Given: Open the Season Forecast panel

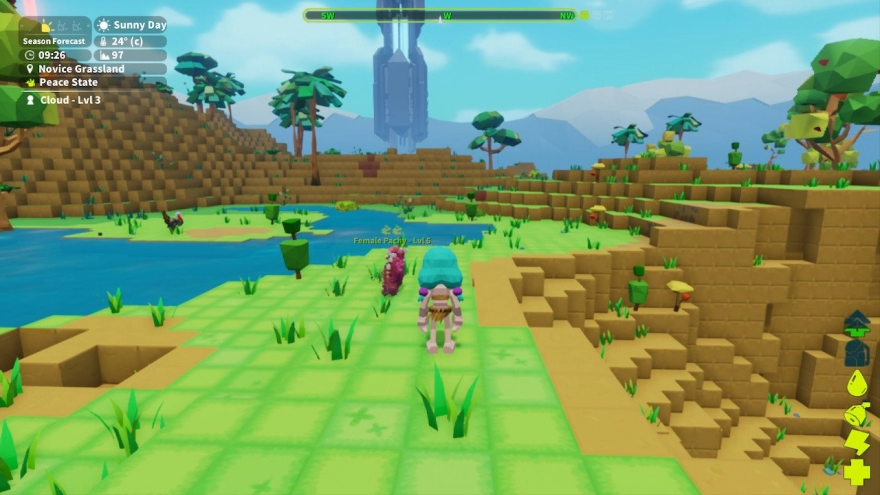Looking at the screenshot, I should (55, 40).
